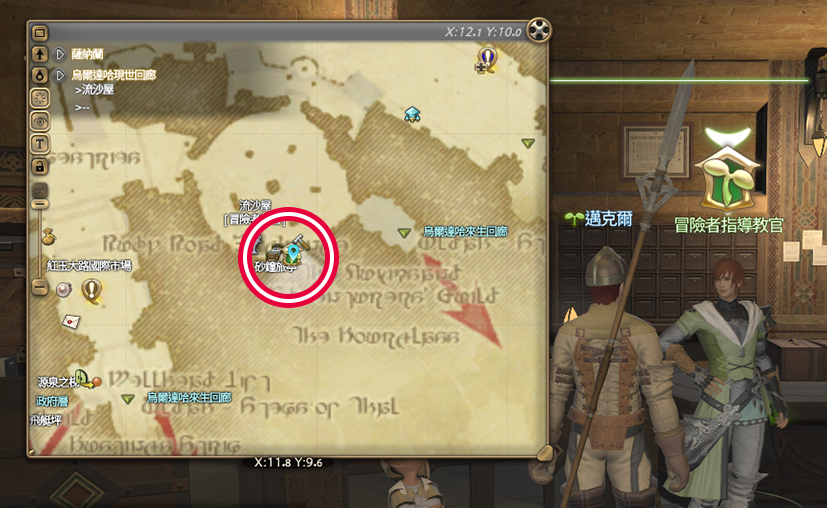827x508 pixels.
Task: Click the up-arrow parent map button
Action: (41, 54)
